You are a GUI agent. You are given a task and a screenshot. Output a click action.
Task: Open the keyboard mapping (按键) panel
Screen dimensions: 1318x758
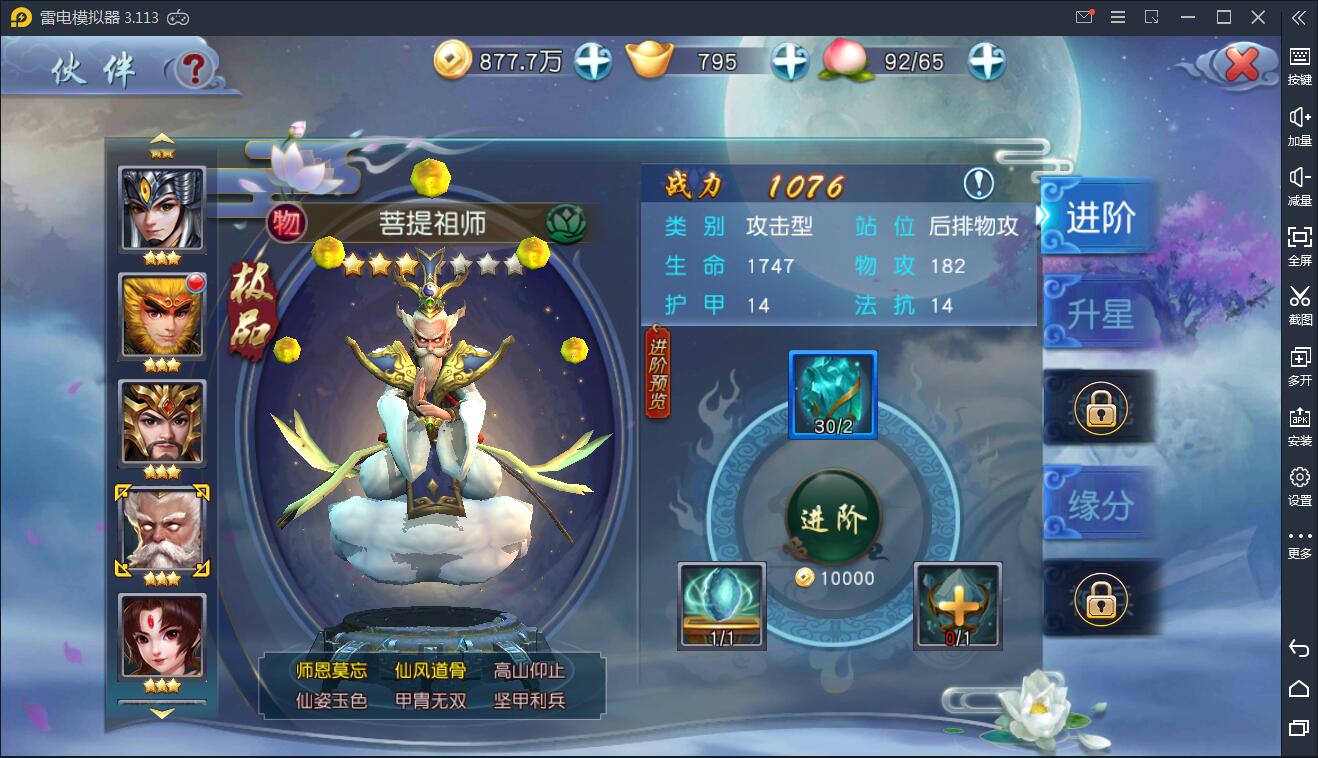(1299, 60)
